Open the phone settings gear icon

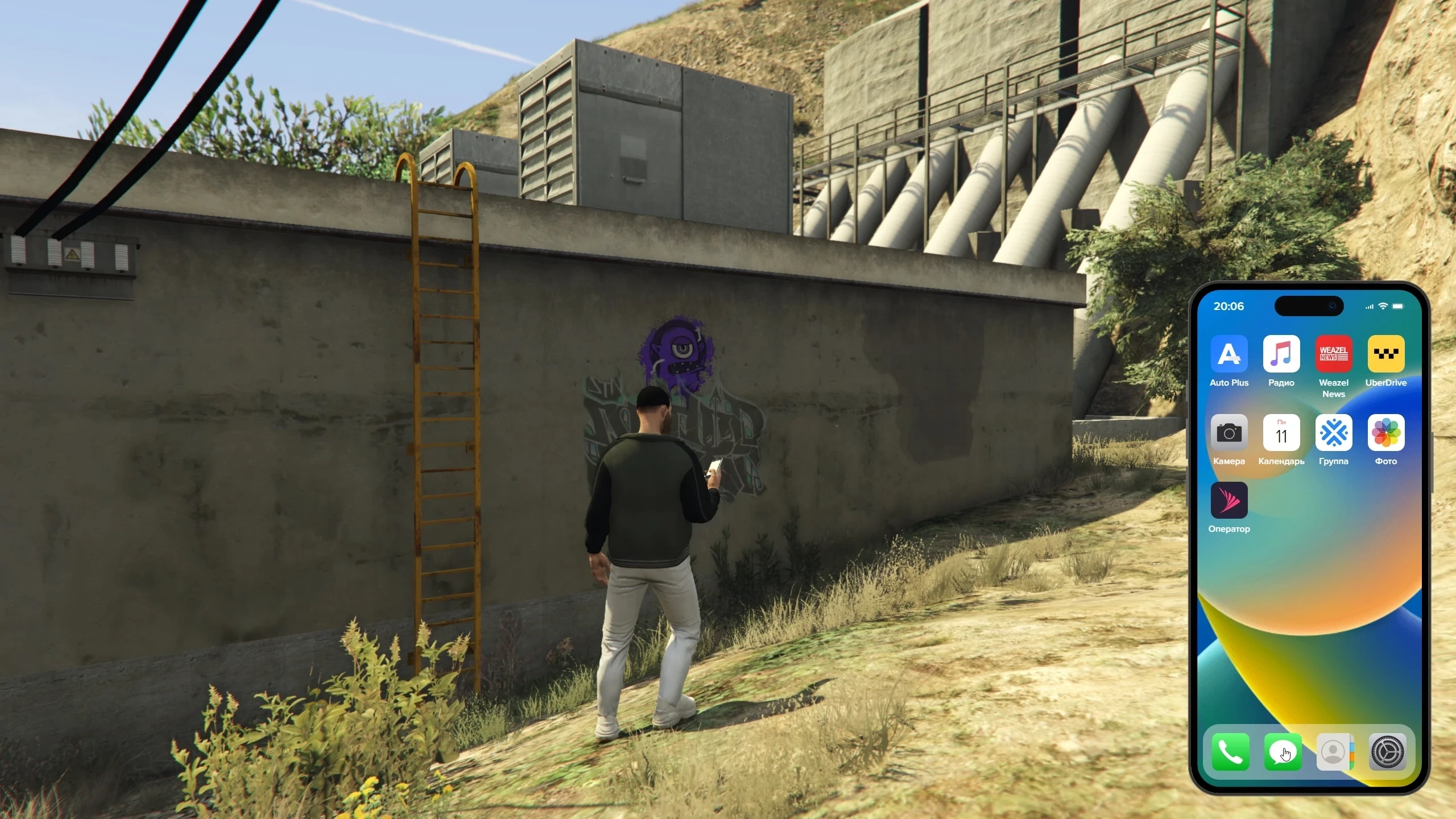click(1387, 752)
